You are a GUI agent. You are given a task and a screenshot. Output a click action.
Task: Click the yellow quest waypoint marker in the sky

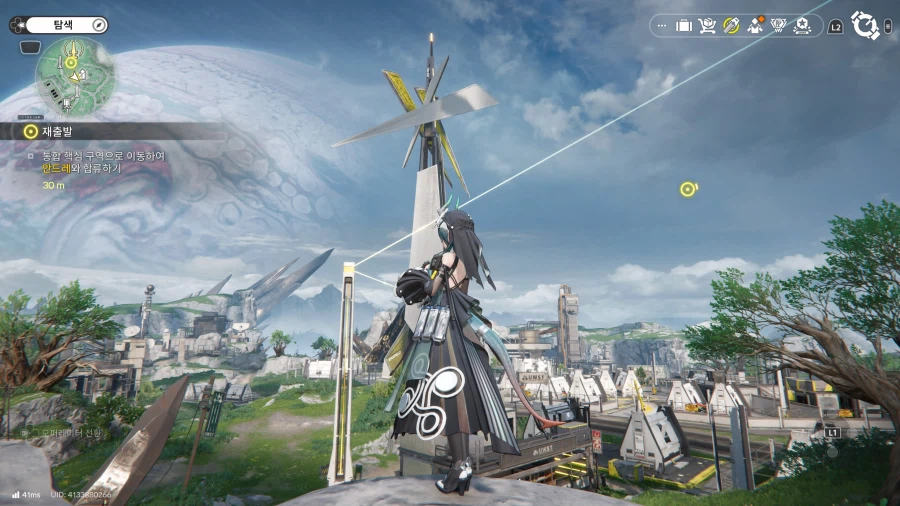tap(687, 188)
